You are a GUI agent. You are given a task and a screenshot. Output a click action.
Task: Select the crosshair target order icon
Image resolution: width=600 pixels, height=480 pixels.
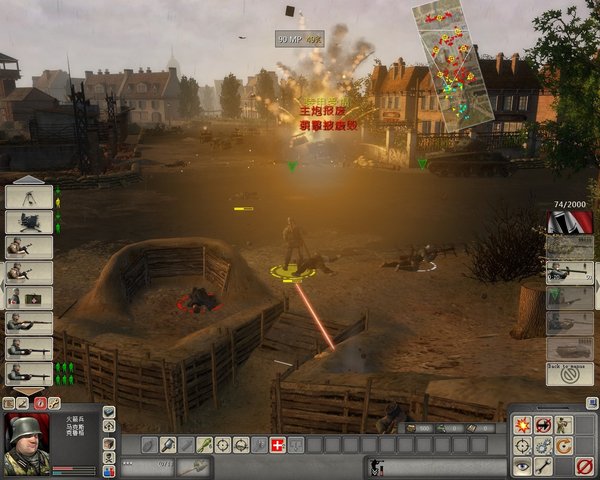click(x=522, y=445)
